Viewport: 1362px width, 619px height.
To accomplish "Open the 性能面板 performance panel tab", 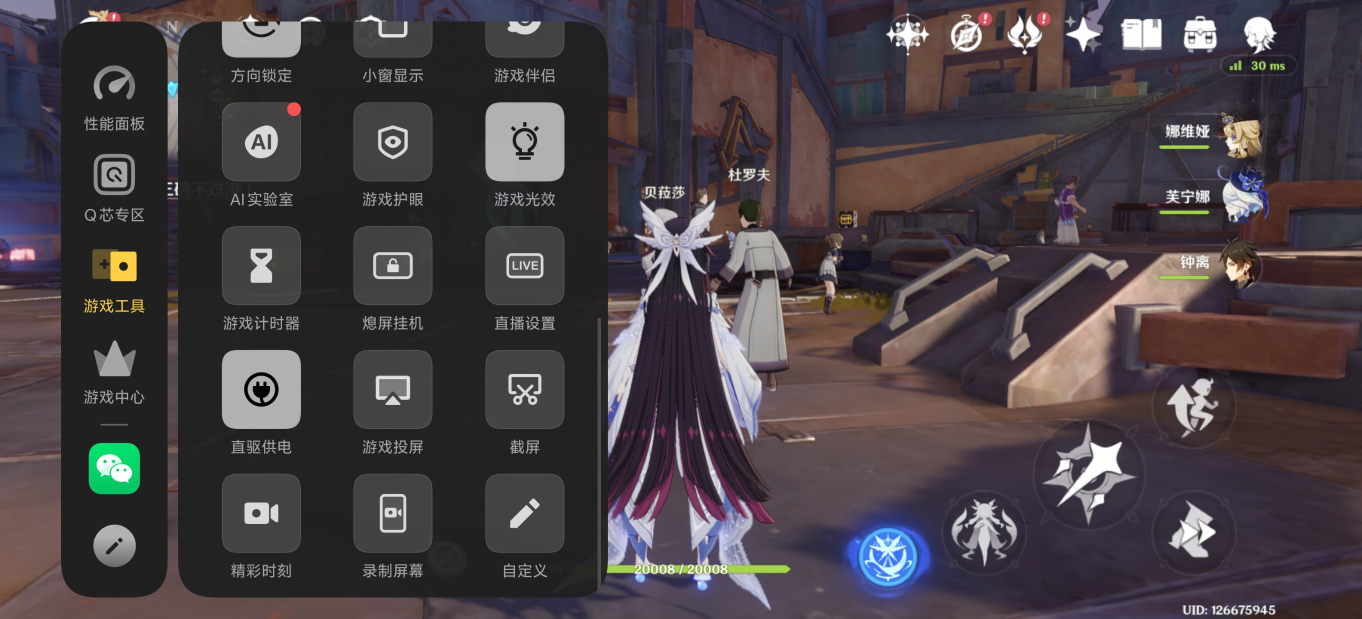I will pos(114,97).
